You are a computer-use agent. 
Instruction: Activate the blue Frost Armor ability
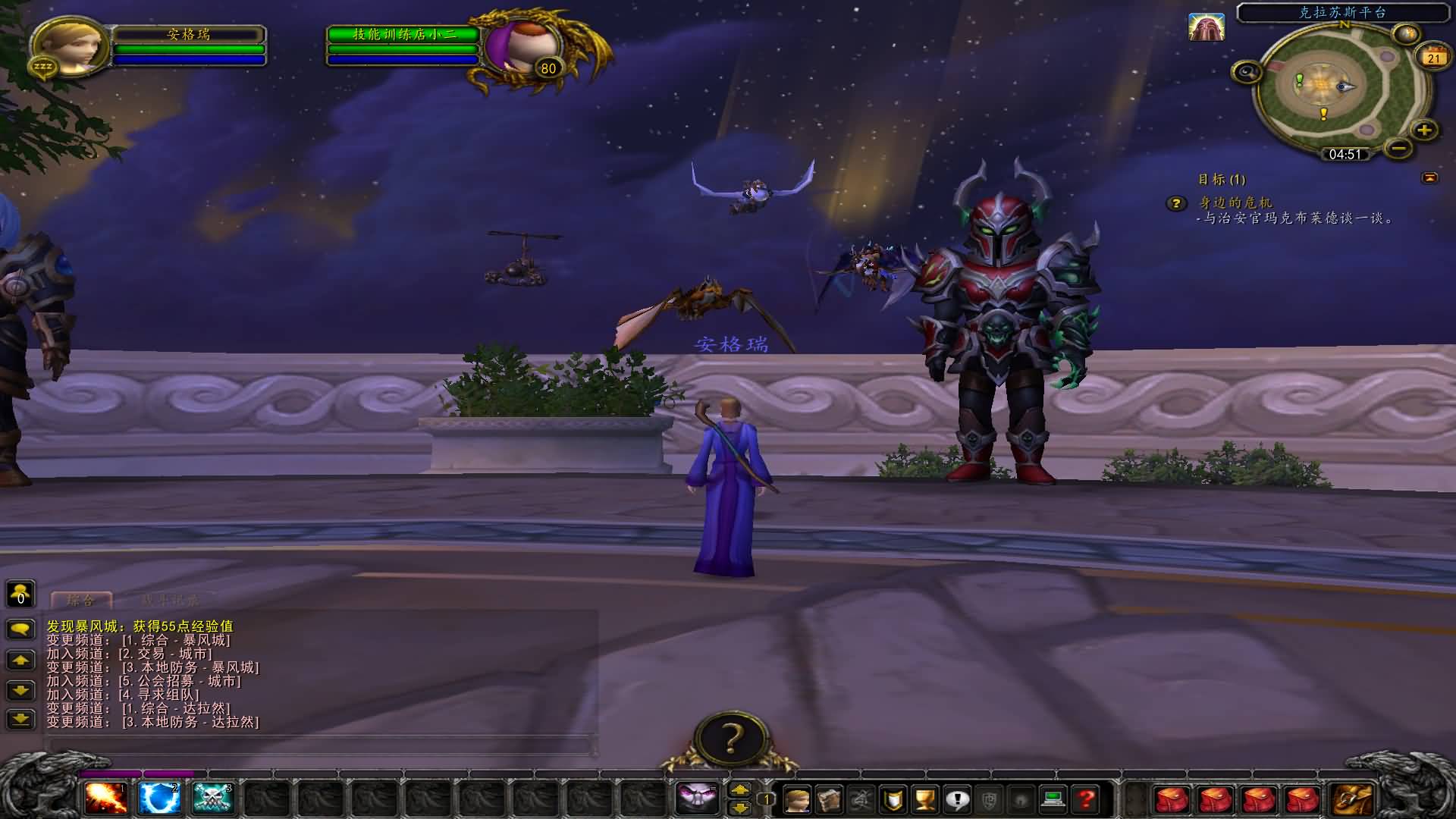point(159,799)
